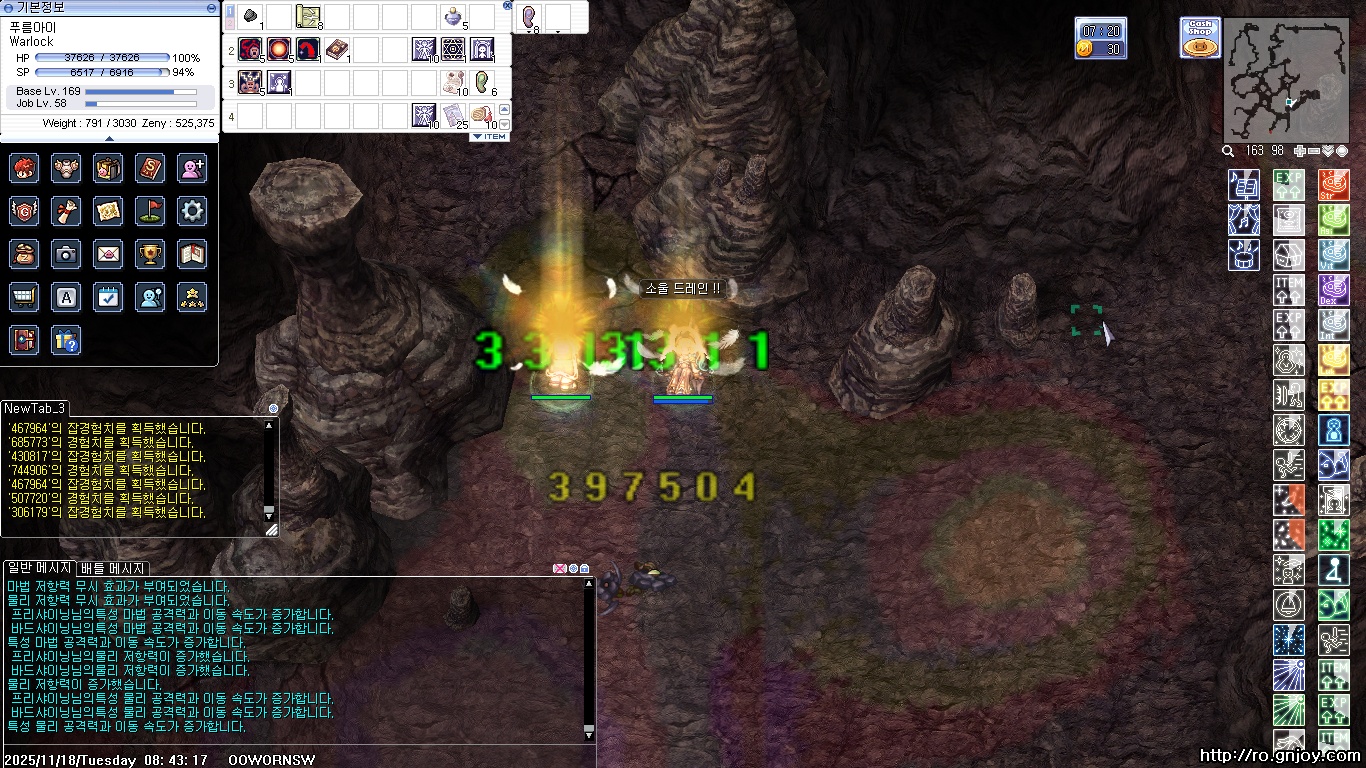Viewport: 1366px width, 768px height.
Task: Open the guild shield G icon
Action: coord(24,211)
